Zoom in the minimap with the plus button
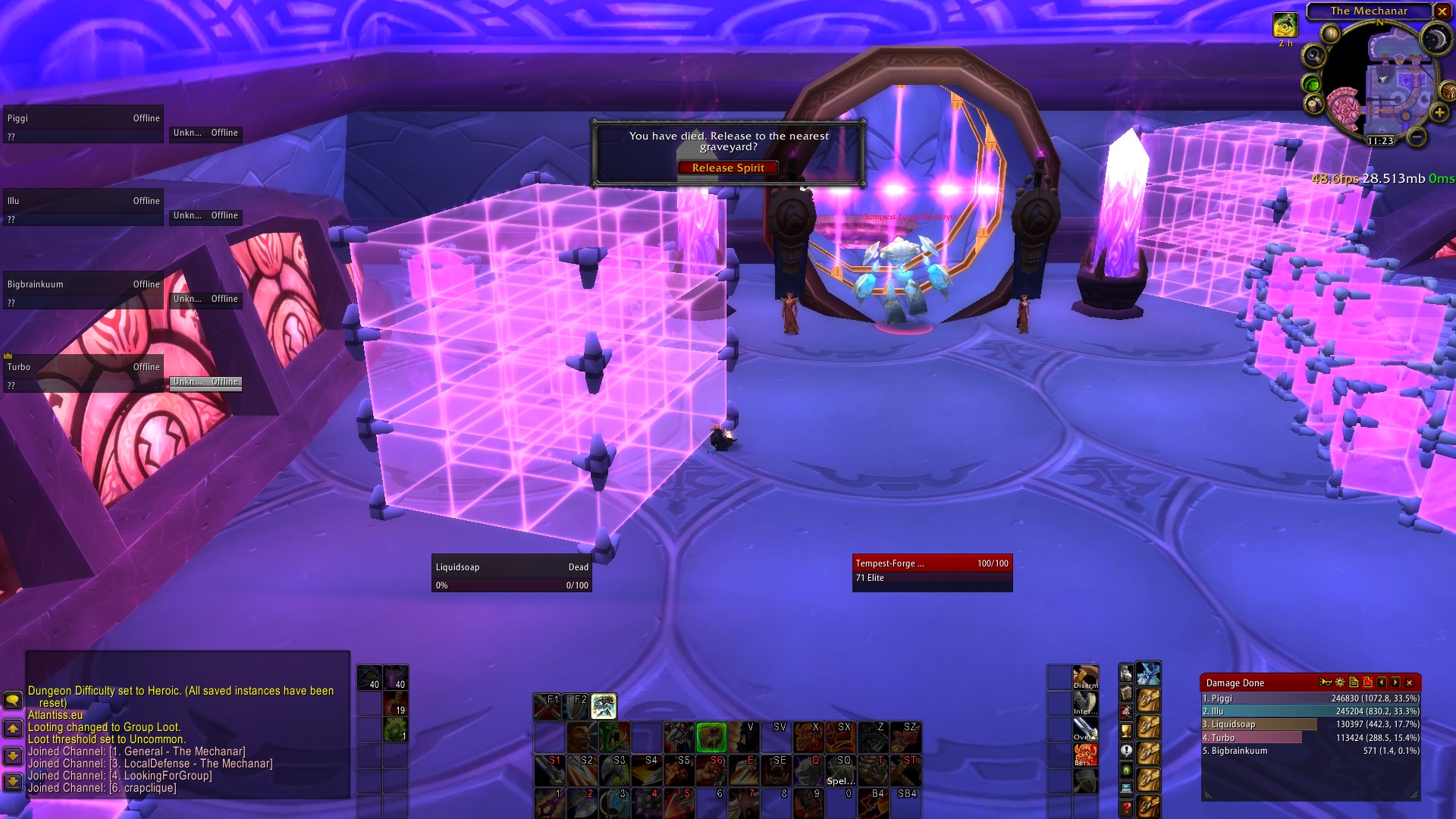1456x819 pixels. click(x=1439, y=112)
